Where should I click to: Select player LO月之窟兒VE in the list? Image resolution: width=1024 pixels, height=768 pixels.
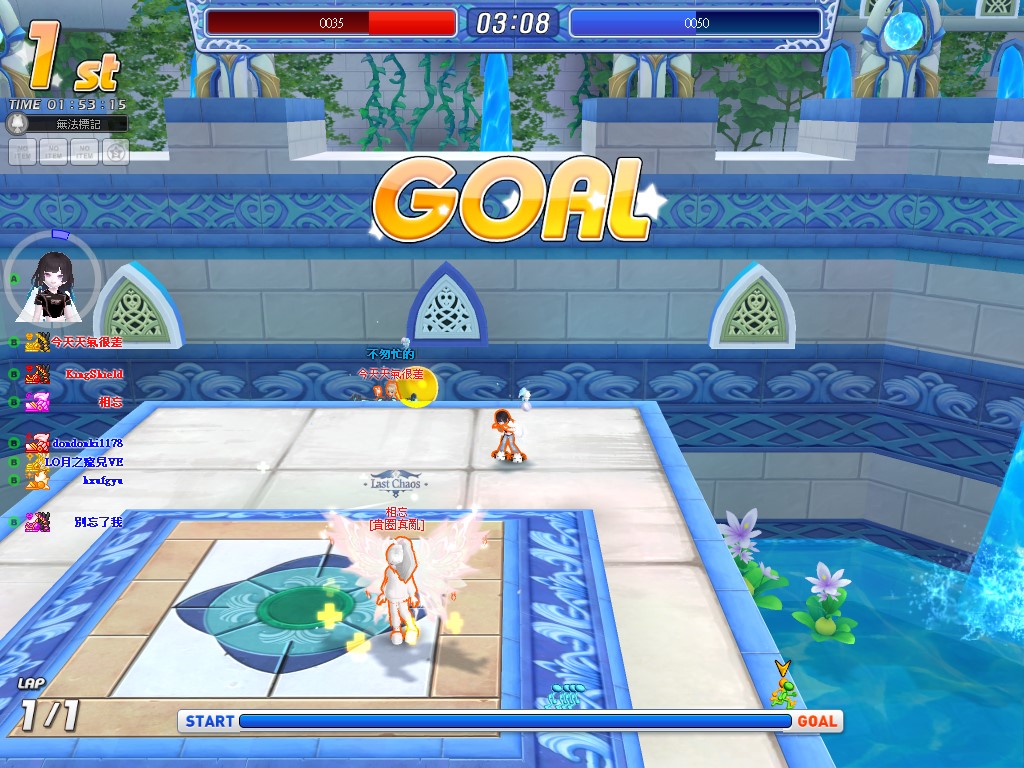84,462
